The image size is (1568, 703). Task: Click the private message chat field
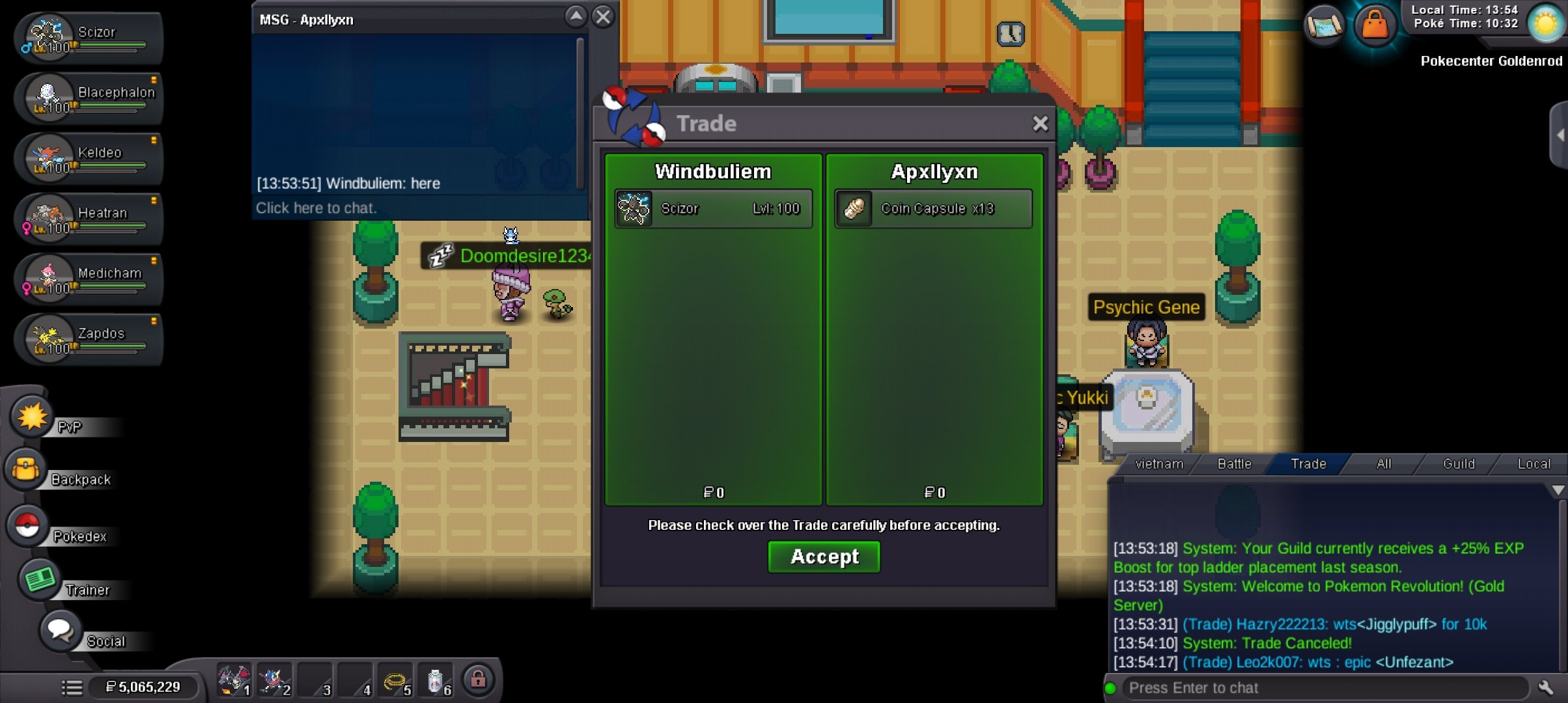(417, 208)
